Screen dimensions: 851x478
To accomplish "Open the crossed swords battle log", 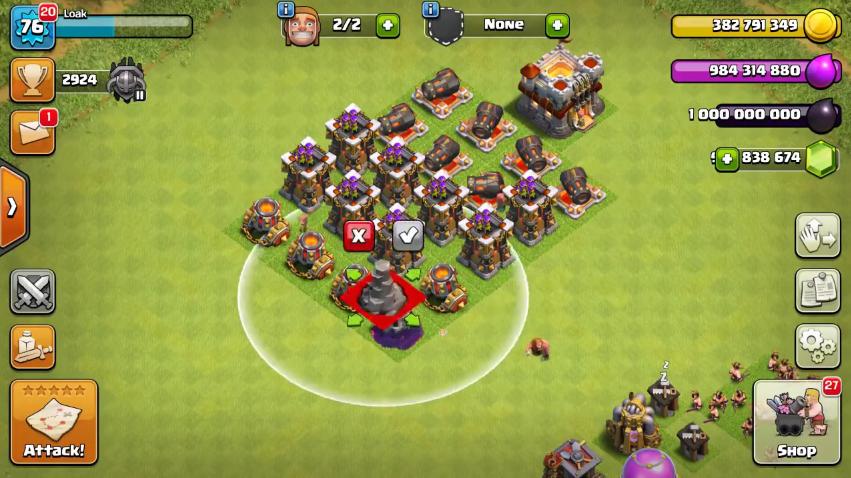I will (32, 292).
